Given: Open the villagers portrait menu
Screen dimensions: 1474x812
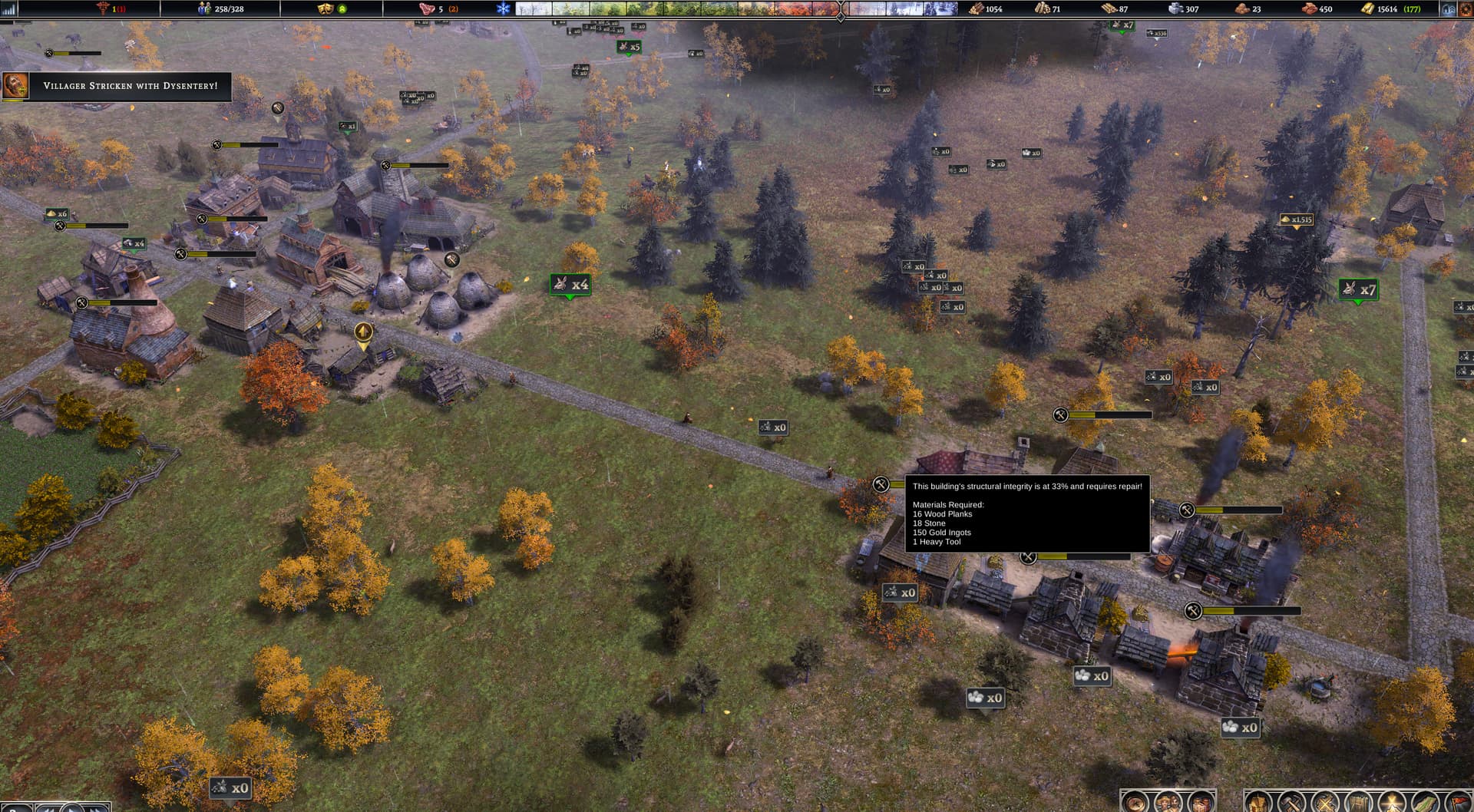Looking at the screenshot, I should pyautogui.click(x=1168, y=803).
